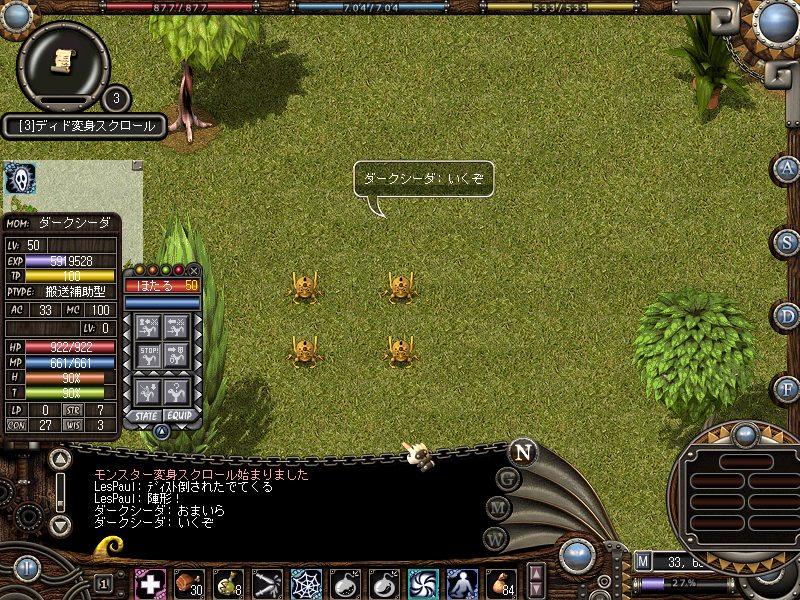Use the white cross healing hotbar slot
This screenshot has height=600, width=800.
(150, 583)
